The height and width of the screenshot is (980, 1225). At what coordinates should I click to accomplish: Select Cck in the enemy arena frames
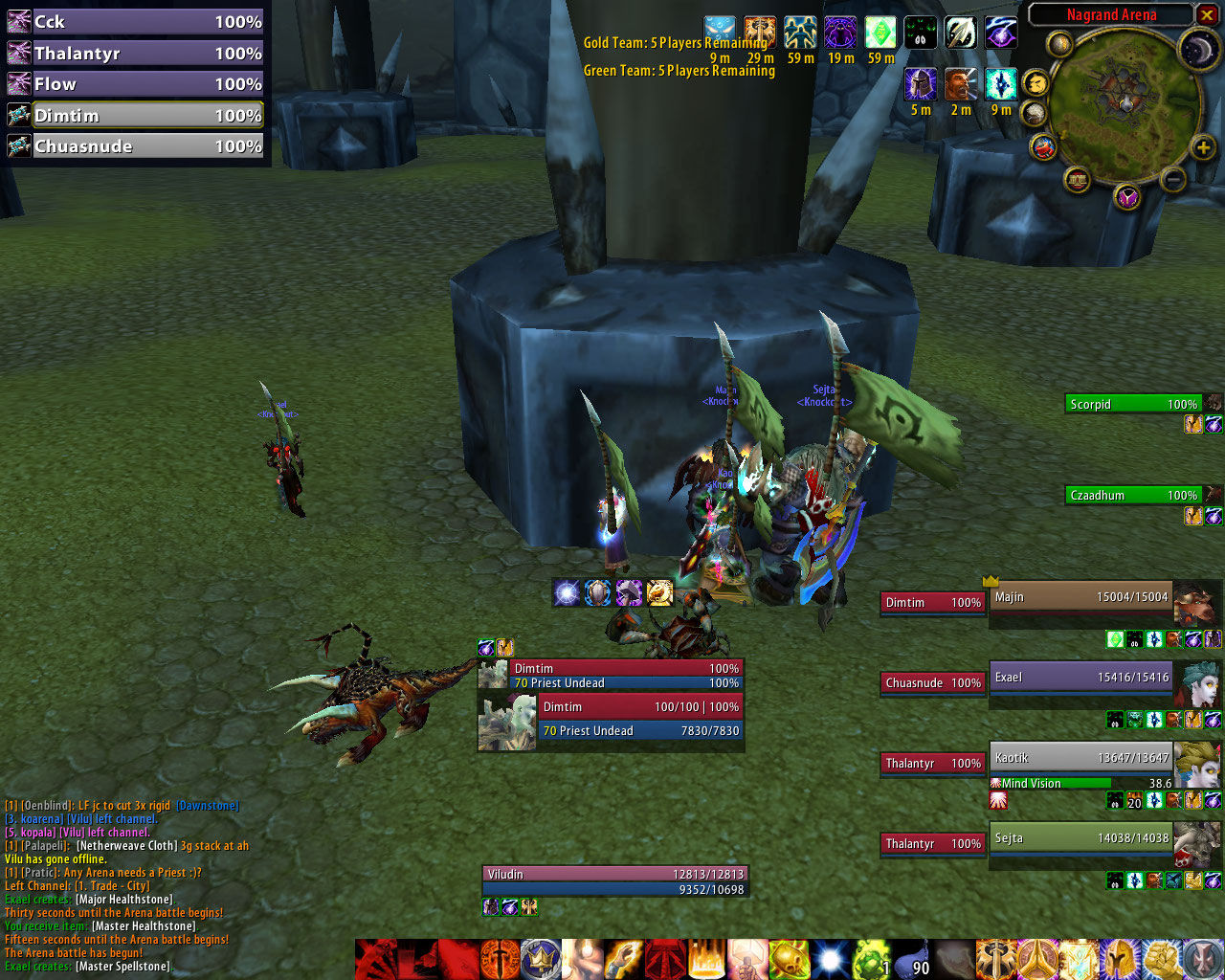pos(134,22)
